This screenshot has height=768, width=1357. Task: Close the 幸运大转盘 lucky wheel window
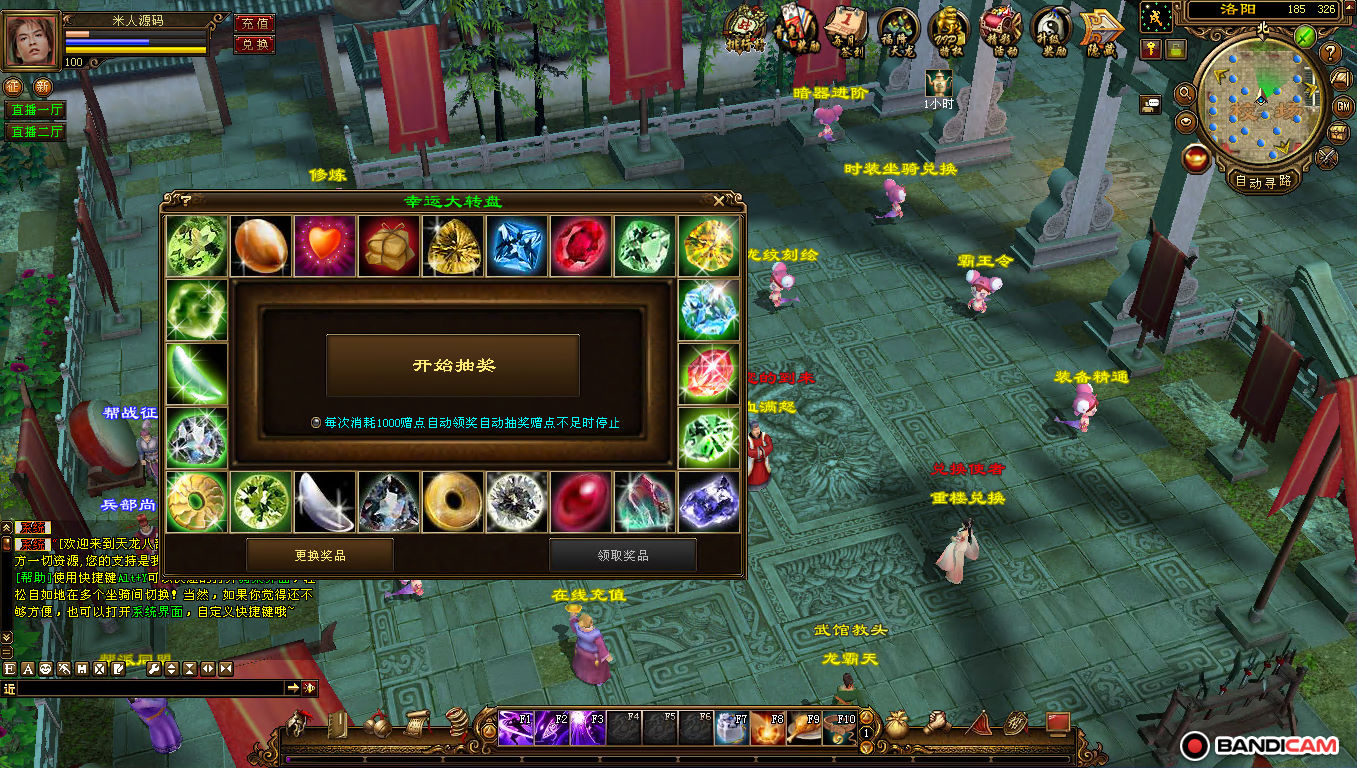pyautogui.click(x=720, y=201)
